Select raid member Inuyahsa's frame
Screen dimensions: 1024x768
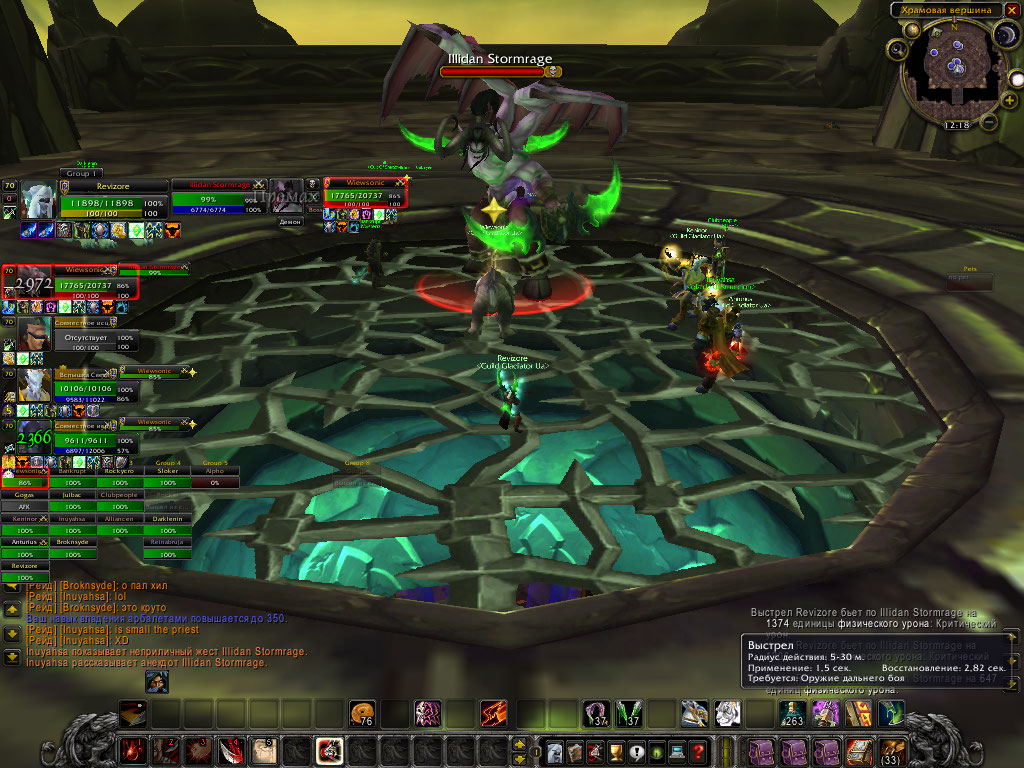tap(72, 518)
